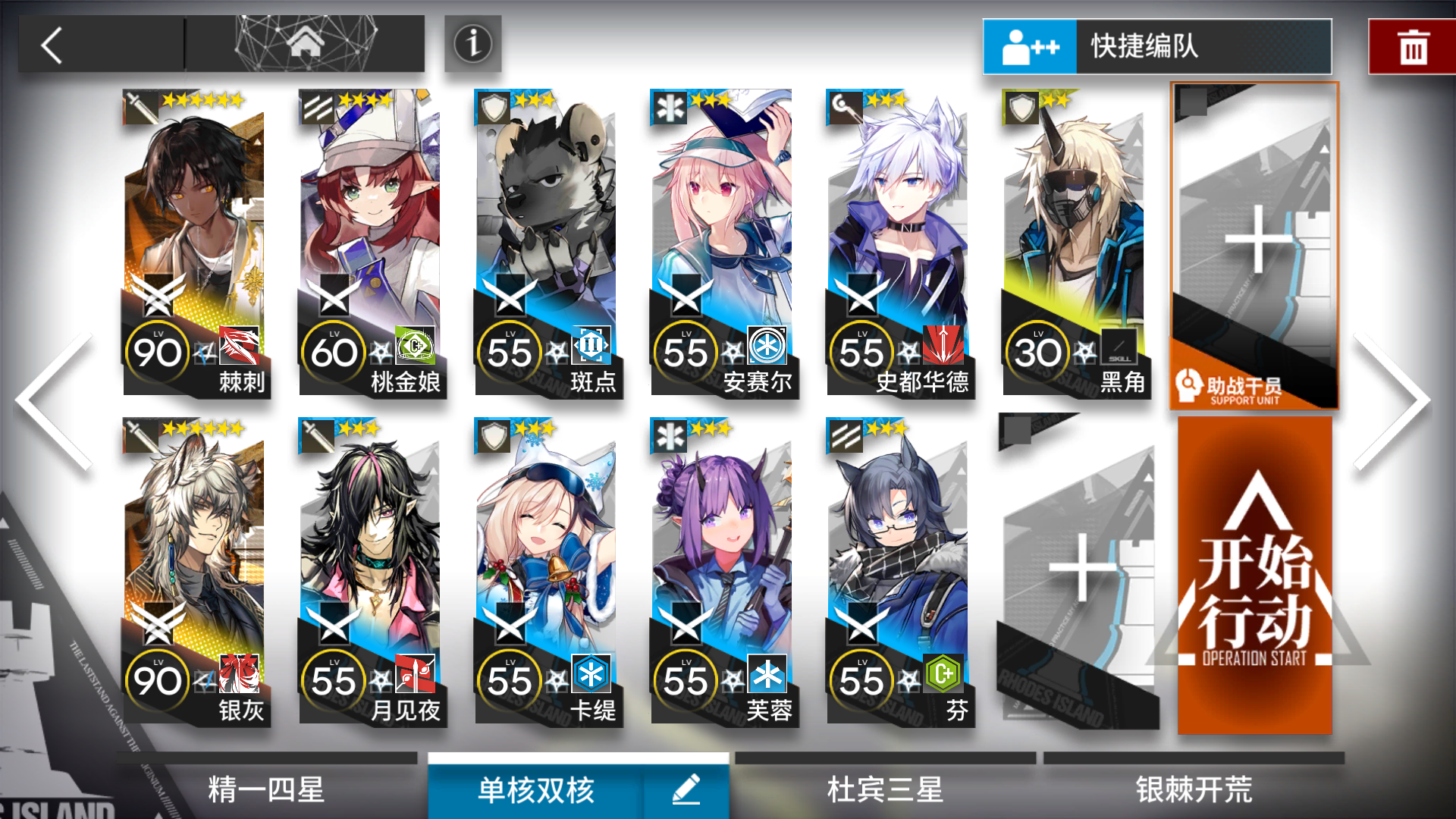Click the trash icon to clear the squad

(1412, 45)
